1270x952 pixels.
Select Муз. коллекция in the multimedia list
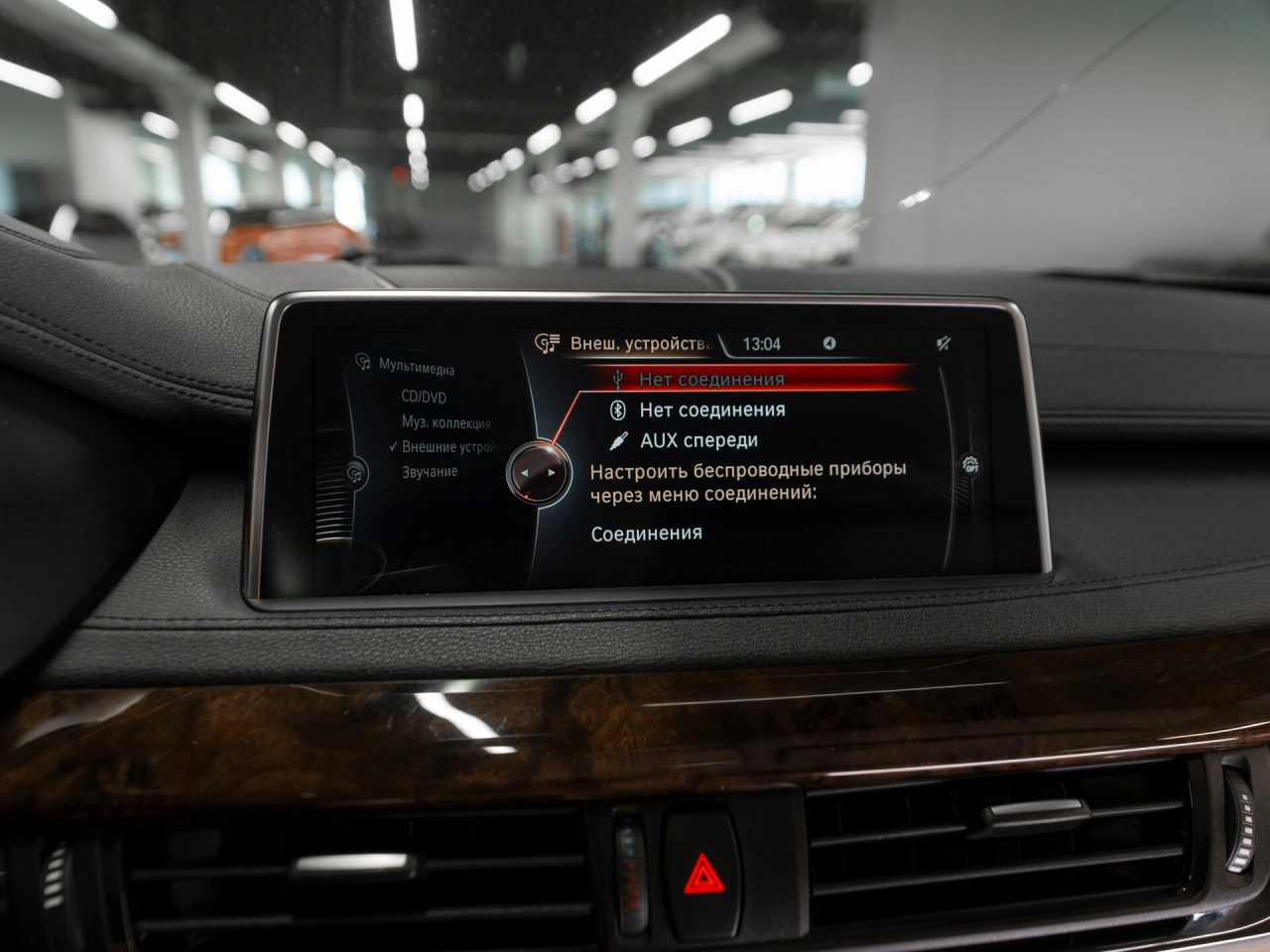click(x=445, y=422)
